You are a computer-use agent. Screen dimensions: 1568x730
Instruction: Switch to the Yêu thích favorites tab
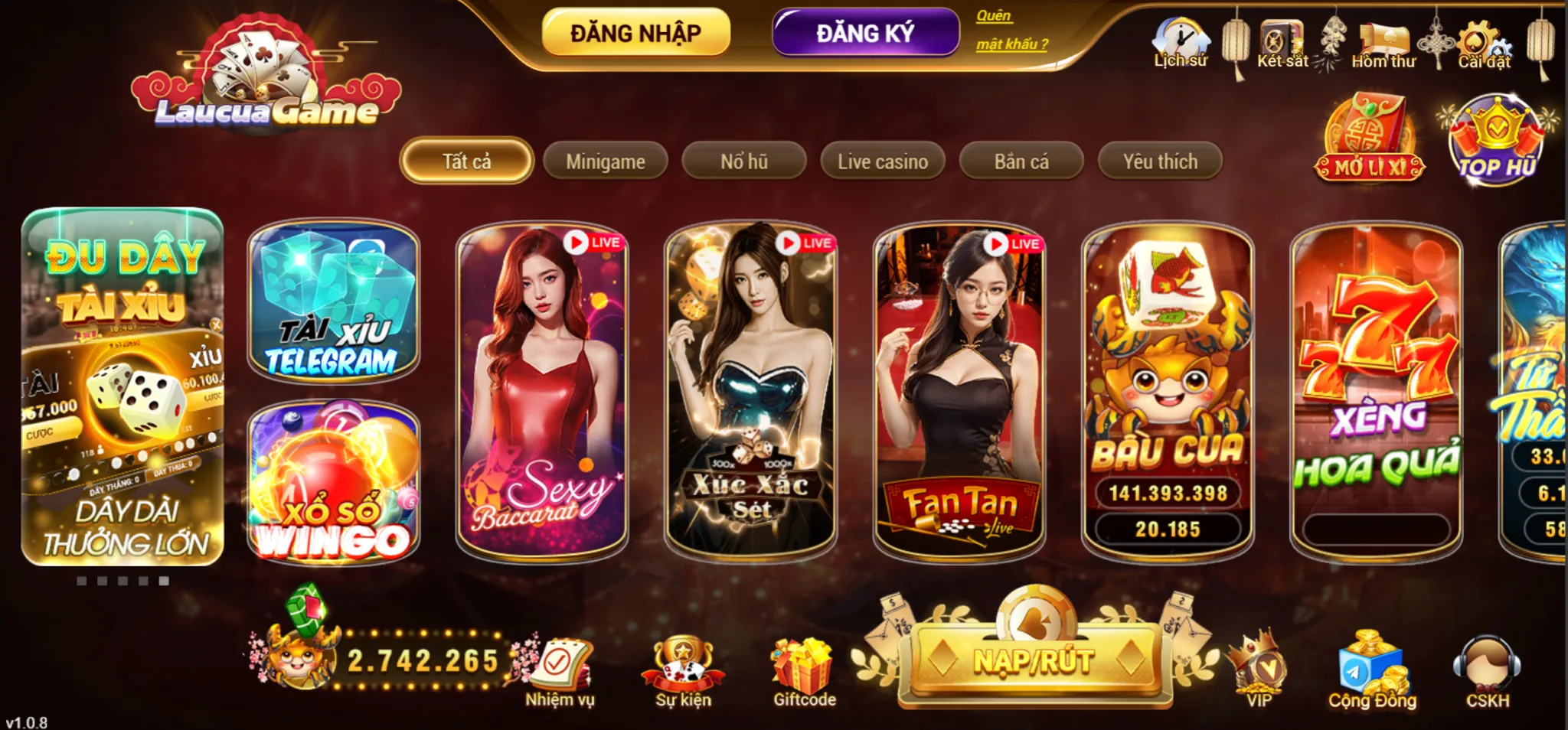pos(1160,161)
